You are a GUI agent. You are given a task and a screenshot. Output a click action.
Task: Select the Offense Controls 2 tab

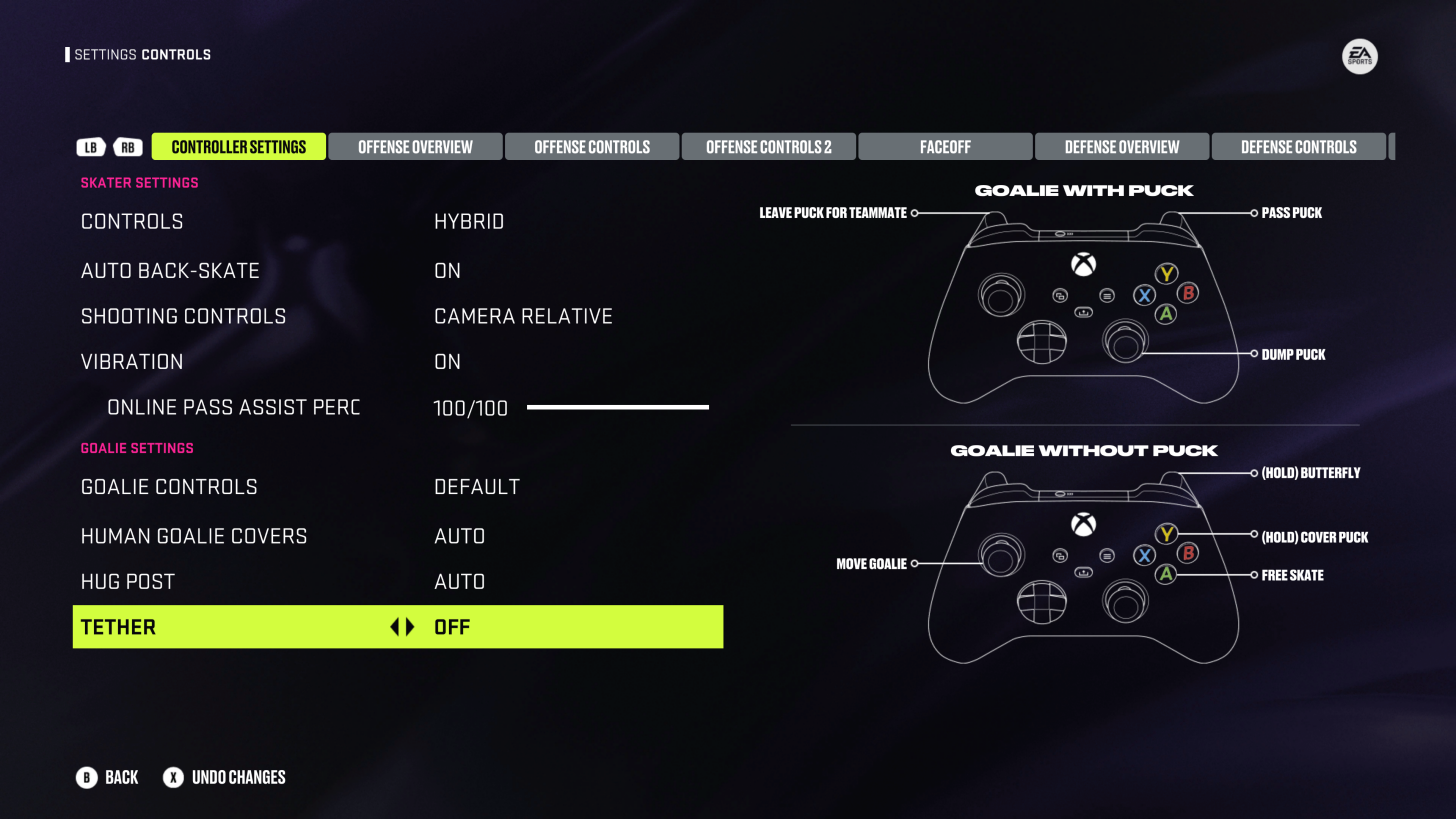point(768,147)
